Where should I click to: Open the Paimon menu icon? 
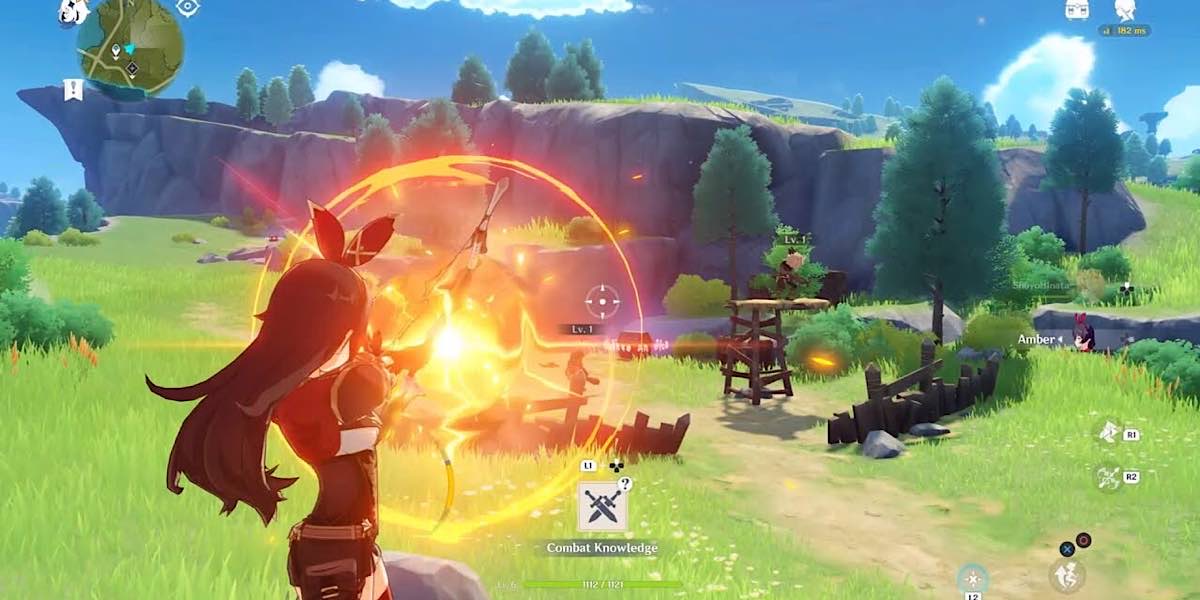pos(73,10)
